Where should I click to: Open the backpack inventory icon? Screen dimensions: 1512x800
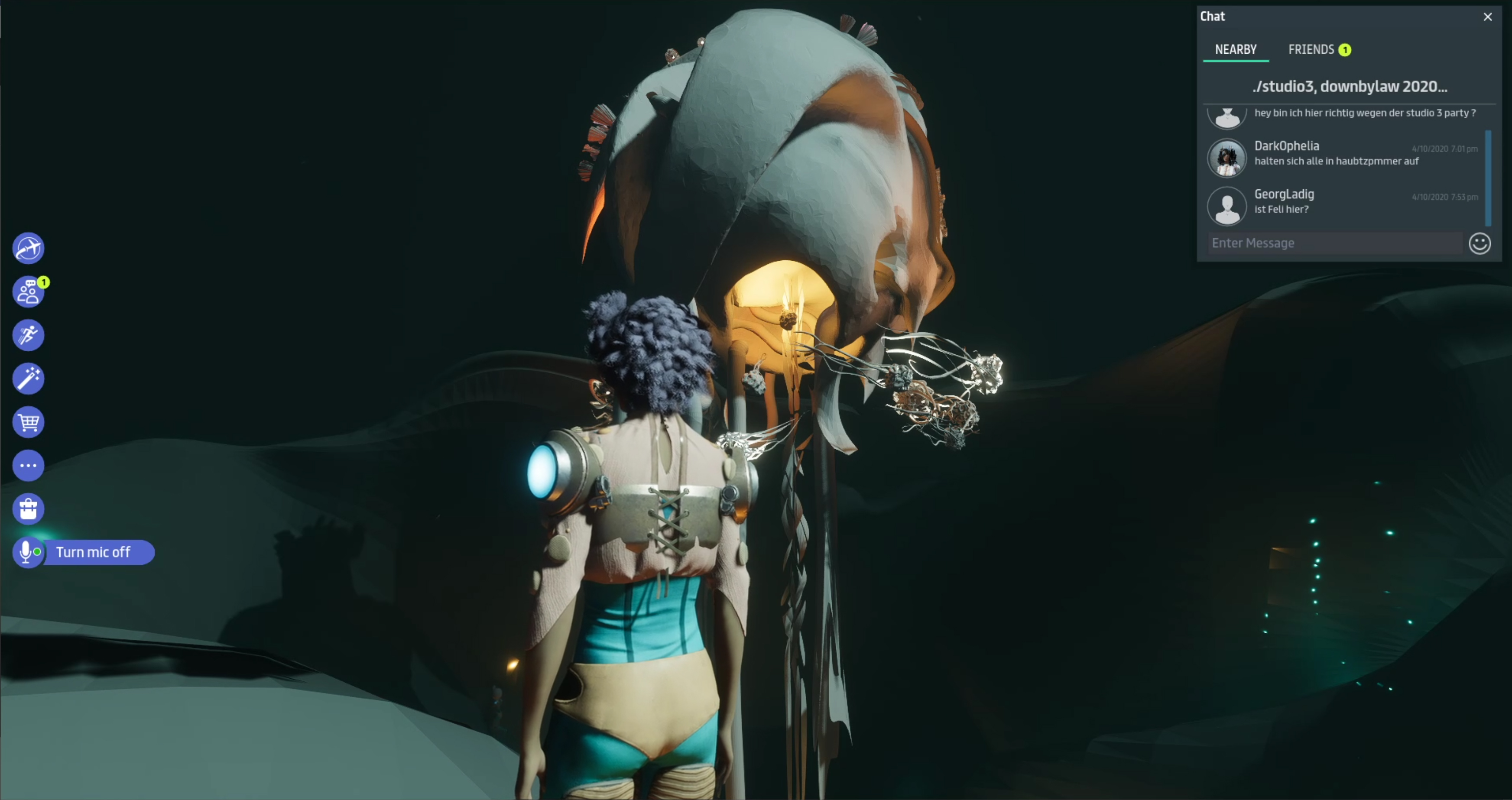pyautogui.click(x=28, y=509)
